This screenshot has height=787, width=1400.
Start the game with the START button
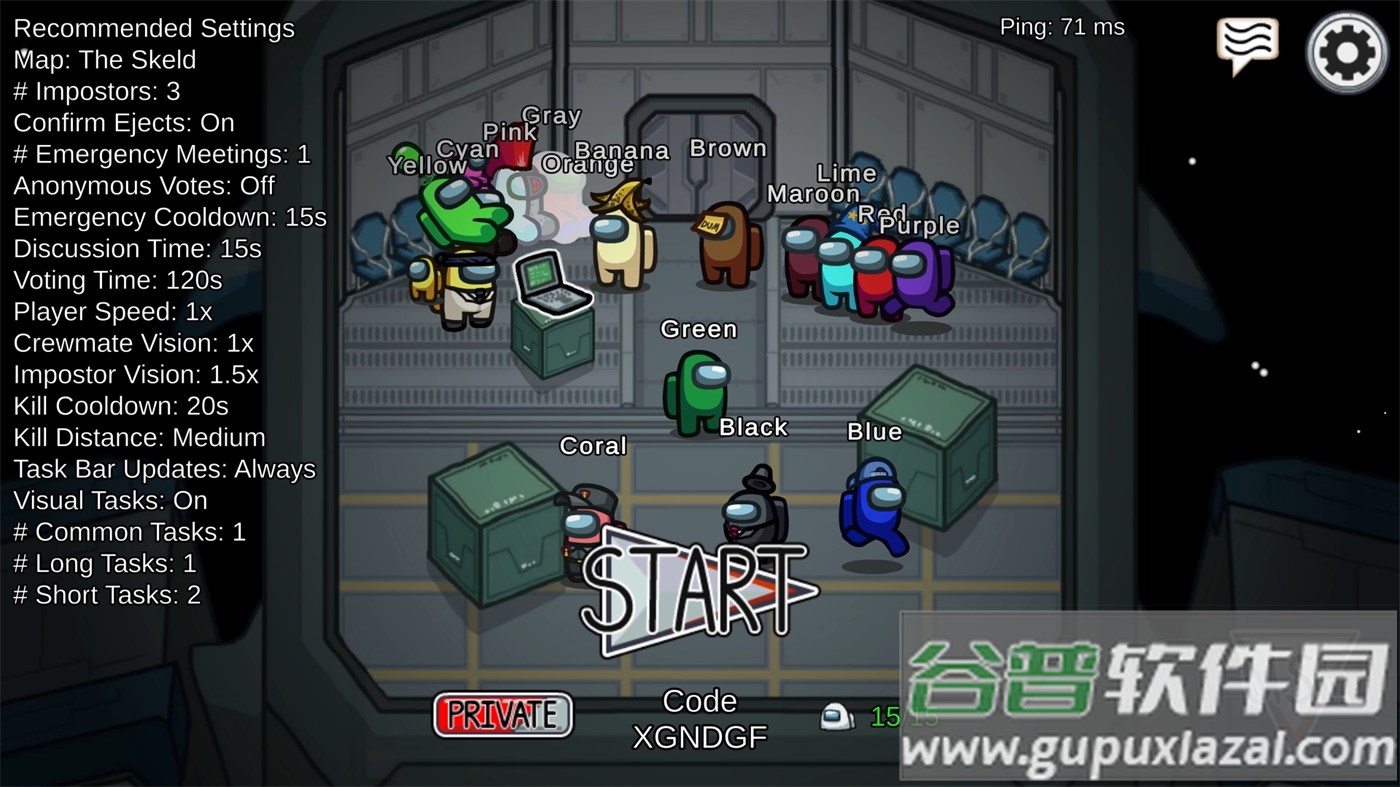point(698,592)
